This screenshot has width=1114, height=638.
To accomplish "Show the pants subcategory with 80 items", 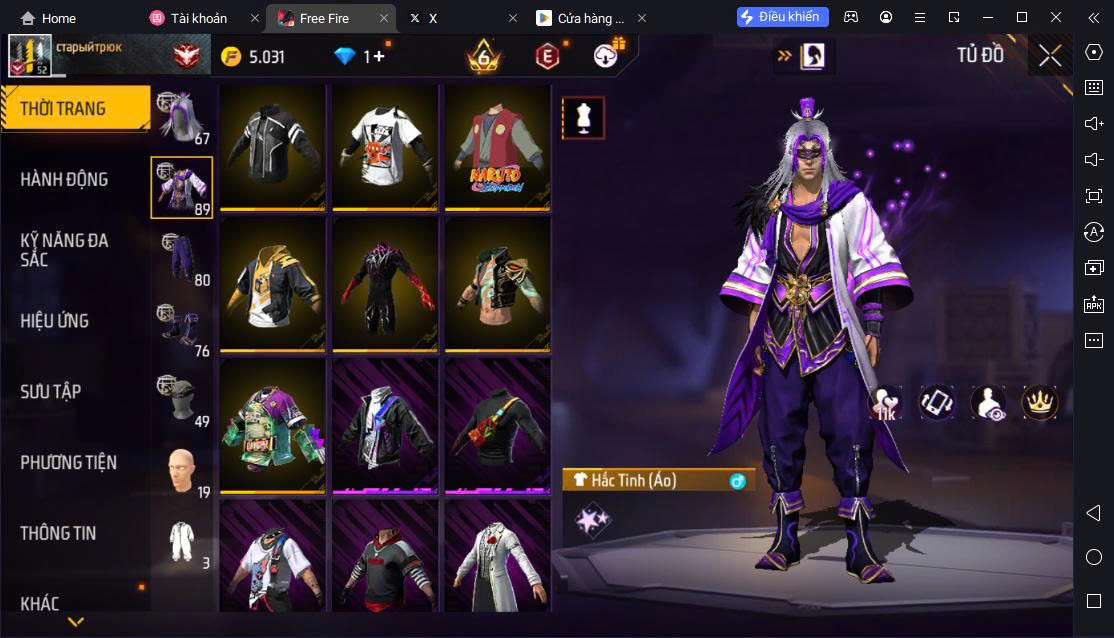I will click(x=182, y=258).
